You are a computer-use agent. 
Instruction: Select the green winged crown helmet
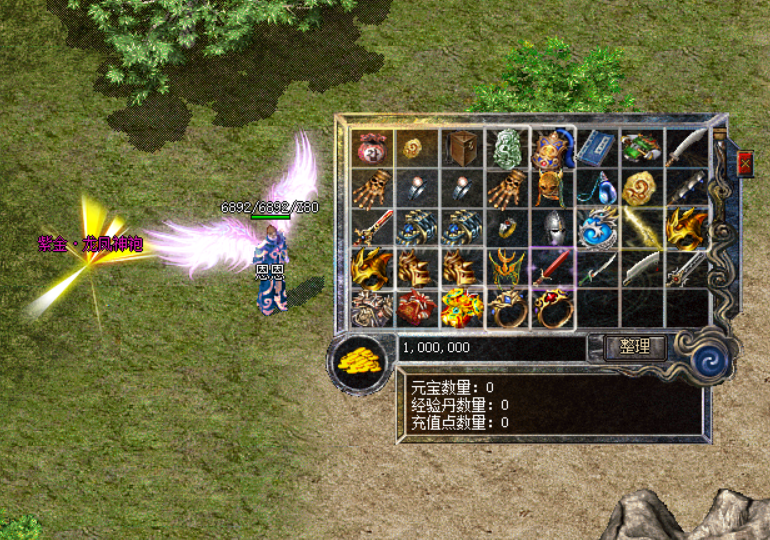coord(507,268)
